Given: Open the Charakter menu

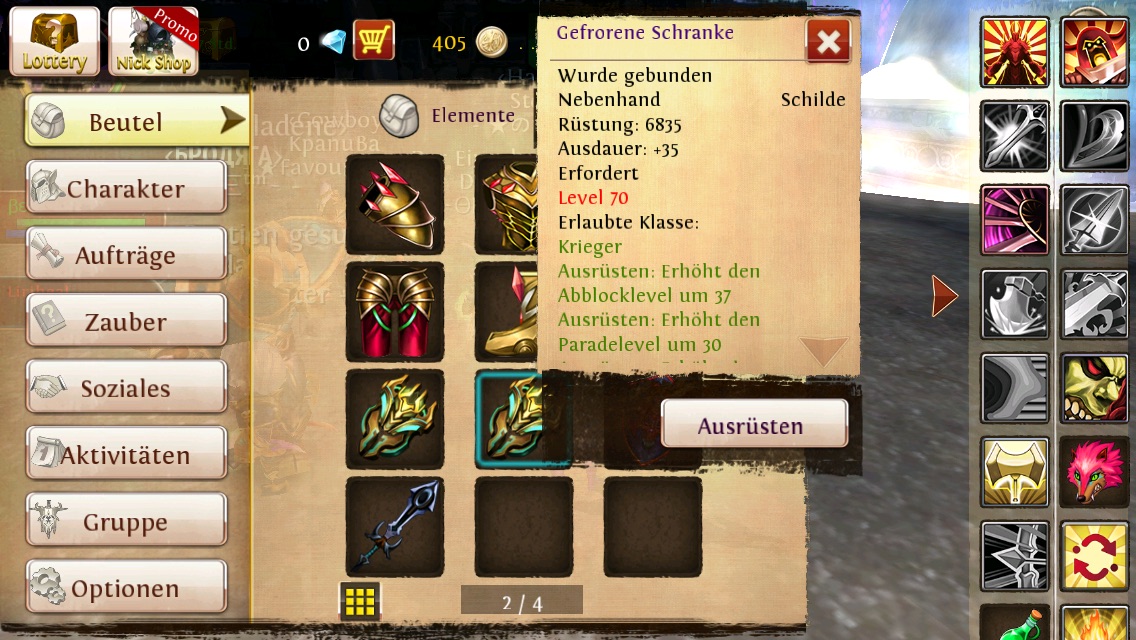Looking at the screenshot, I should [126, 188].
